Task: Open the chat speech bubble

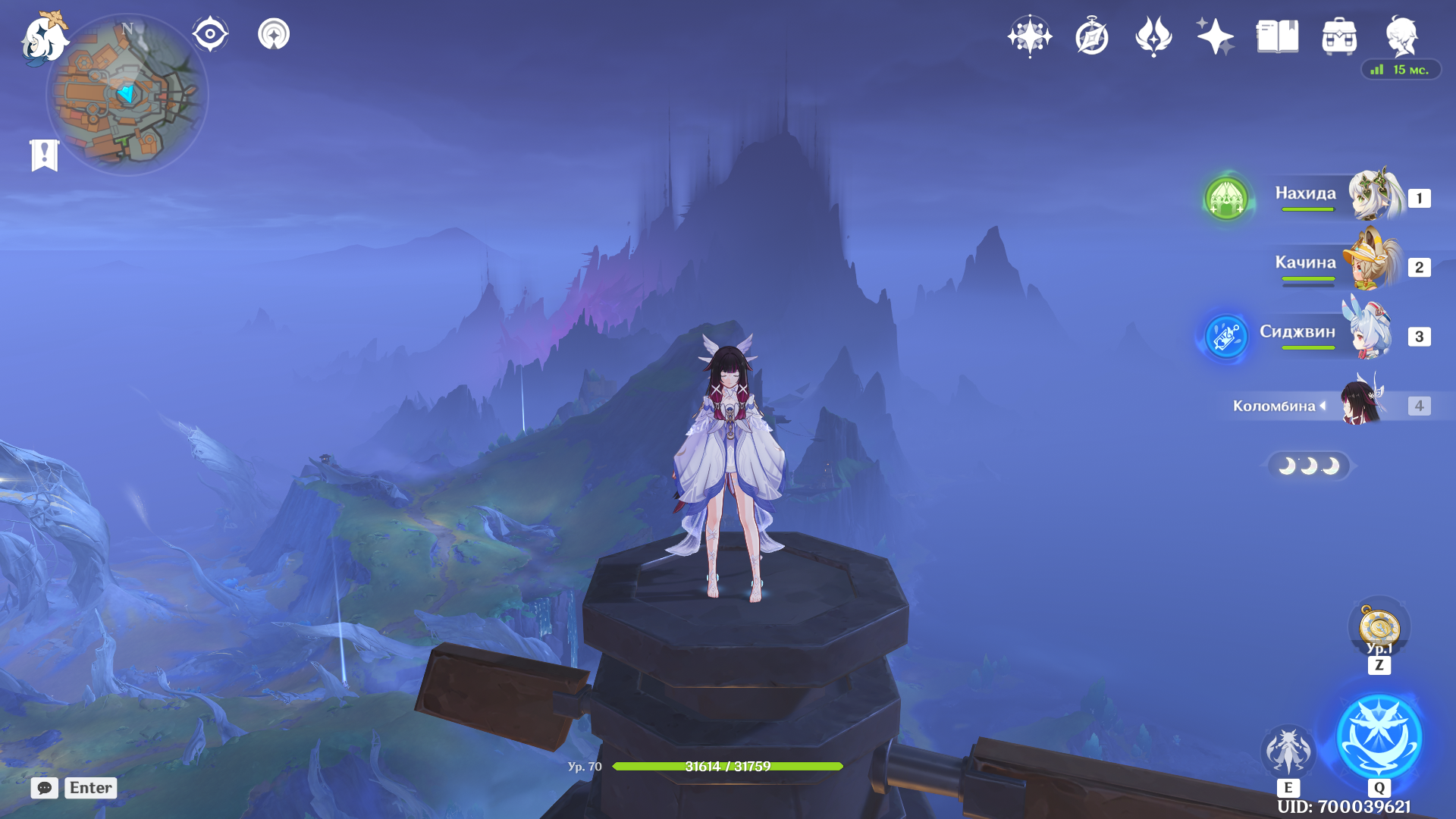Action: pos(45,788)
